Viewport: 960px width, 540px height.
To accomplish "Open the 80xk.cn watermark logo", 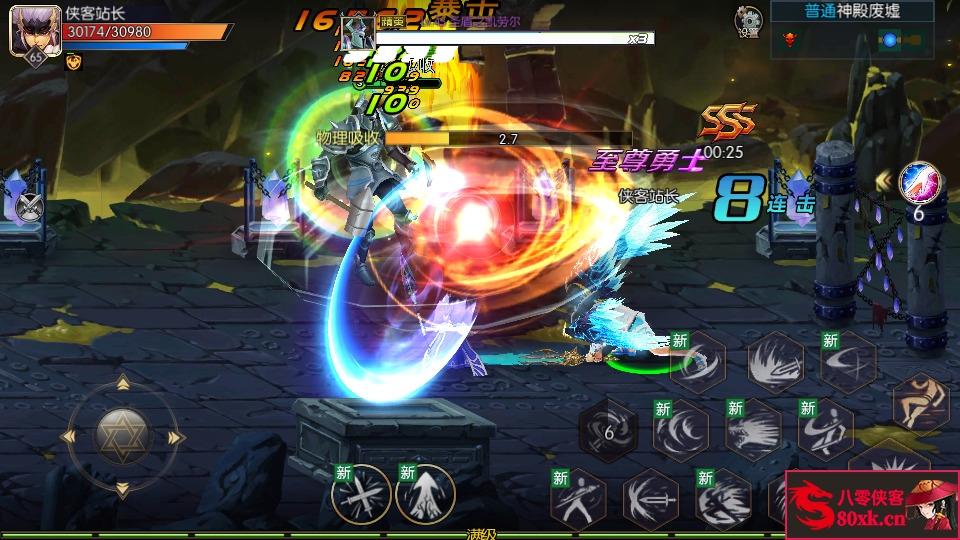I will coord(872,504).
